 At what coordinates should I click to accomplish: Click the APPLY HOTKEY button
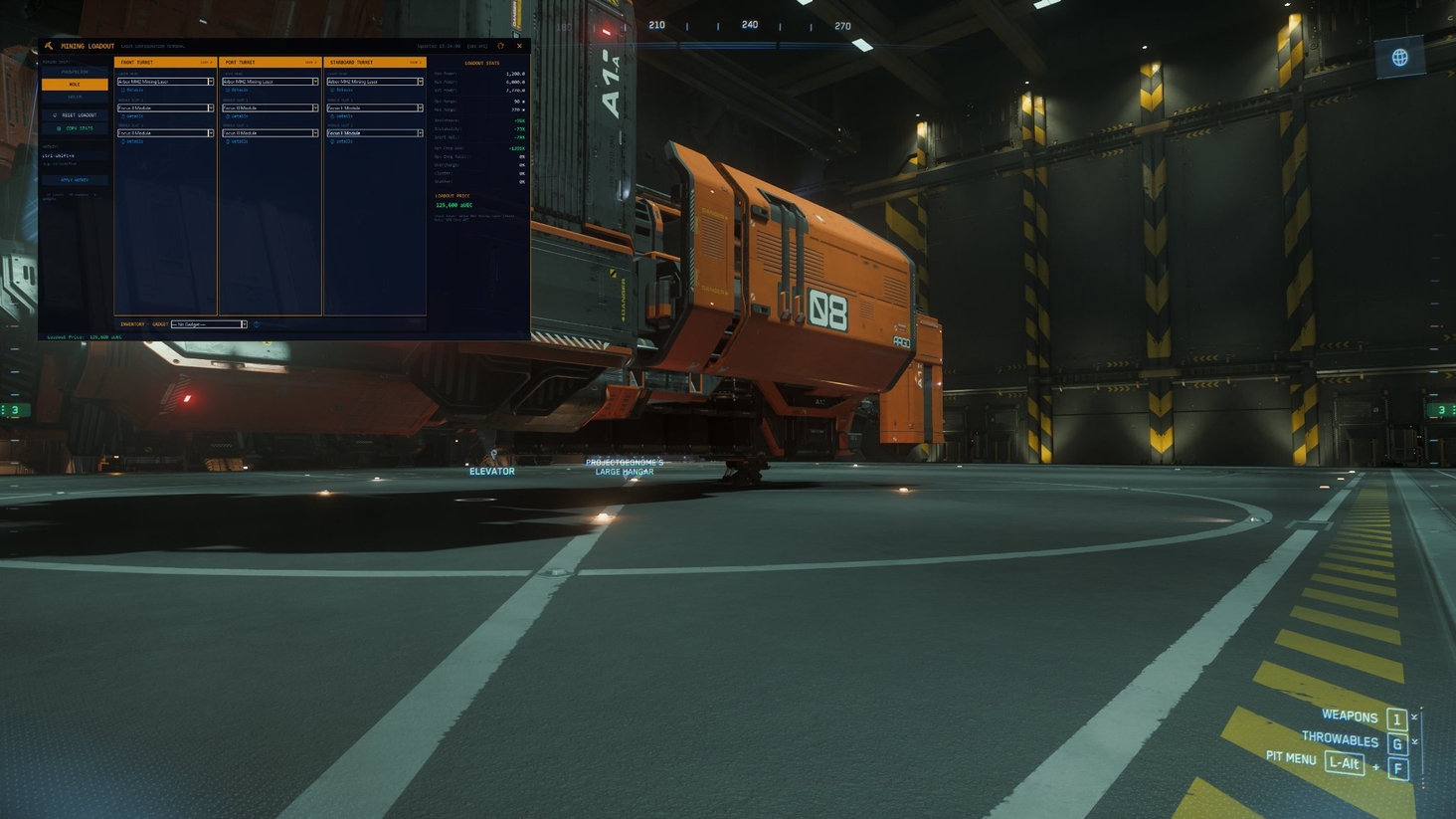[x=76, y=179]
